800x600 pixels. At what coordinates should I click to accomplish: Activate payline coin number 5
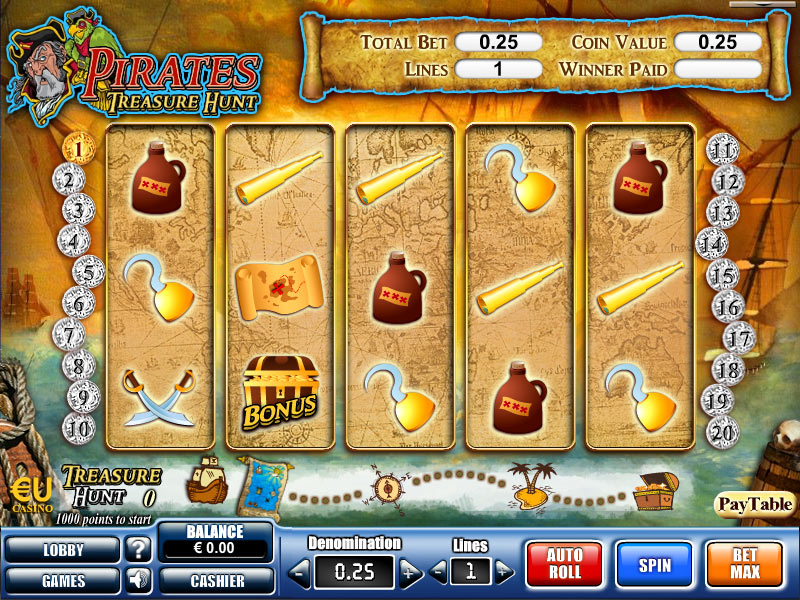[x=89, y=271]
